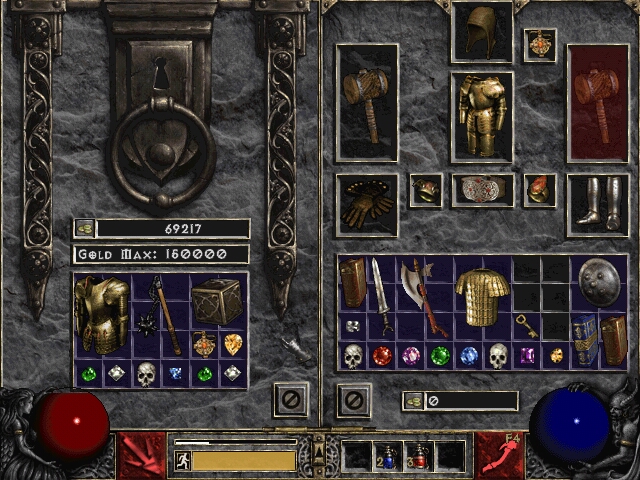Select the equipped helmet slot

coord(481,32)
